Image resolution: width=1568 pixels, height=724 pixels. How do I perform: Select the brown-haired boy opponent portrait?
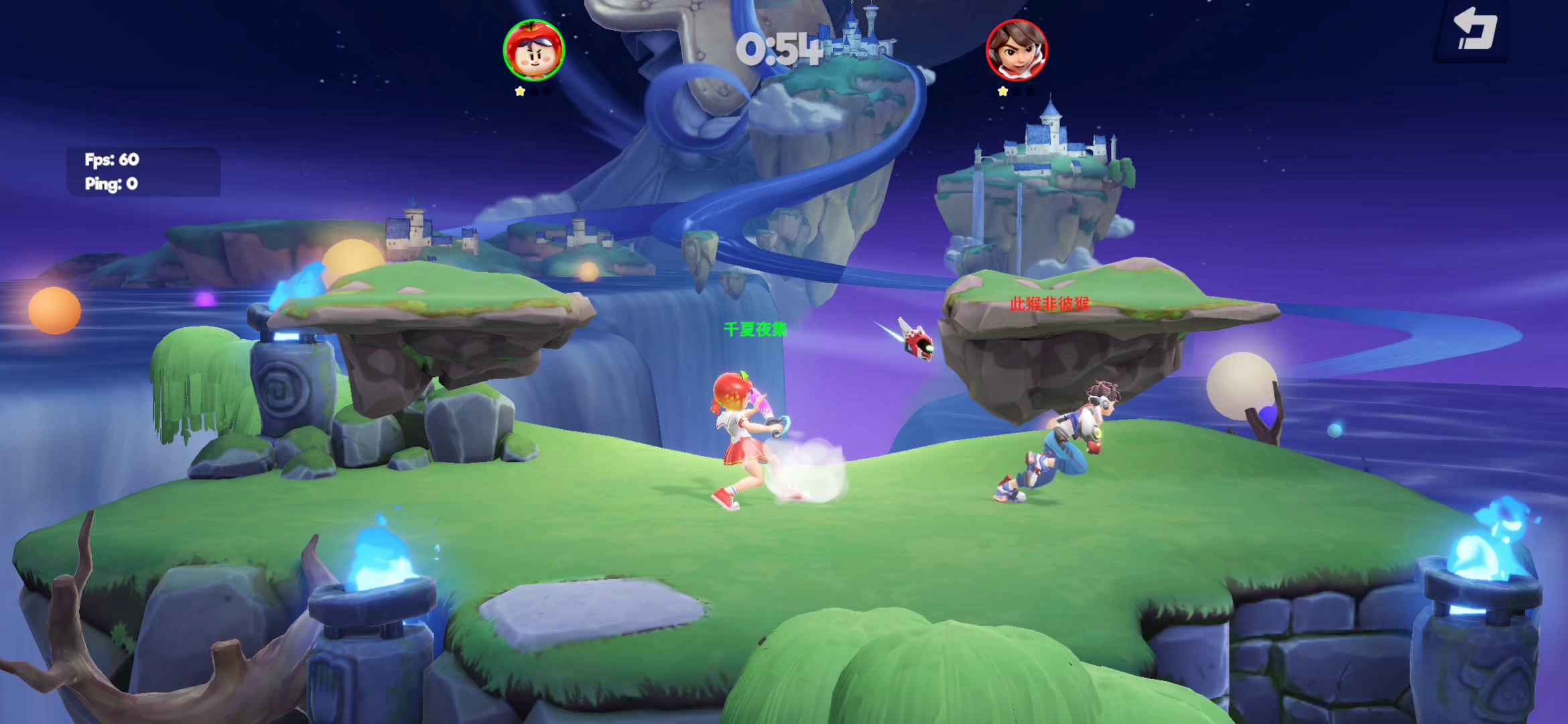pyautogui.click(x=1016, y=50)
